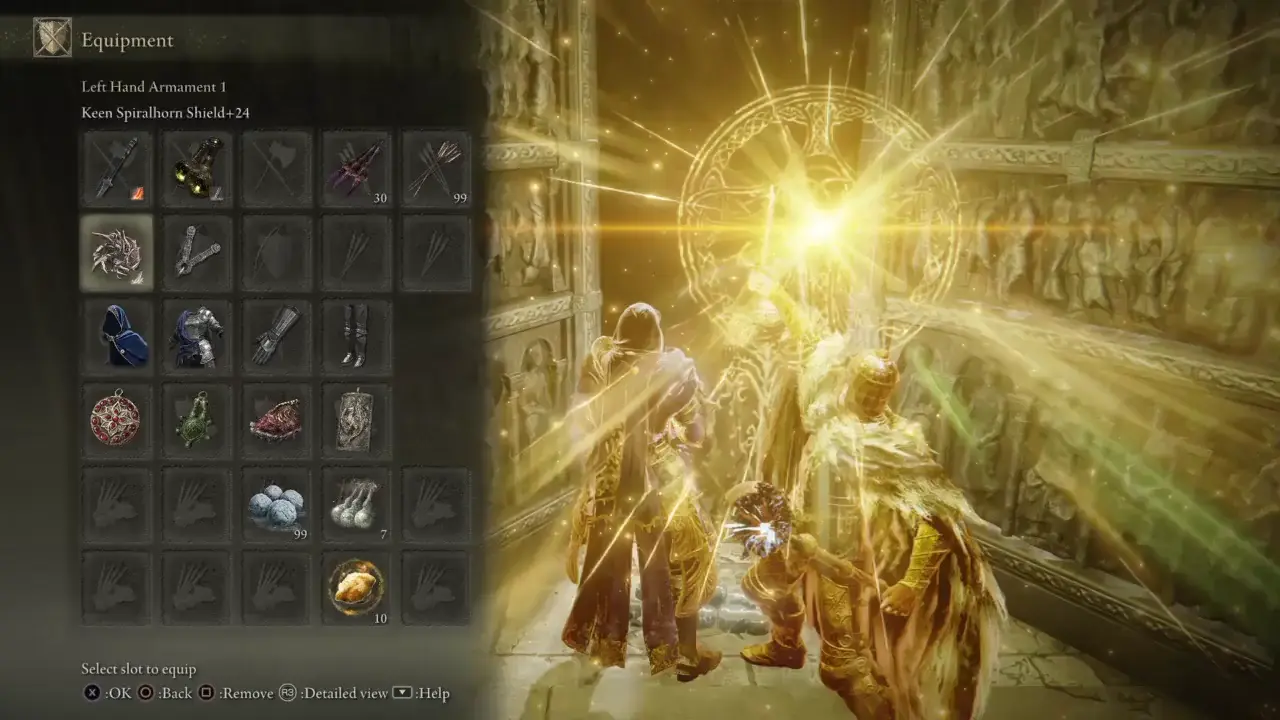Select the equipped gauntlets
1280x720 pixels.
pyautogui.click(x=277, y=335)
